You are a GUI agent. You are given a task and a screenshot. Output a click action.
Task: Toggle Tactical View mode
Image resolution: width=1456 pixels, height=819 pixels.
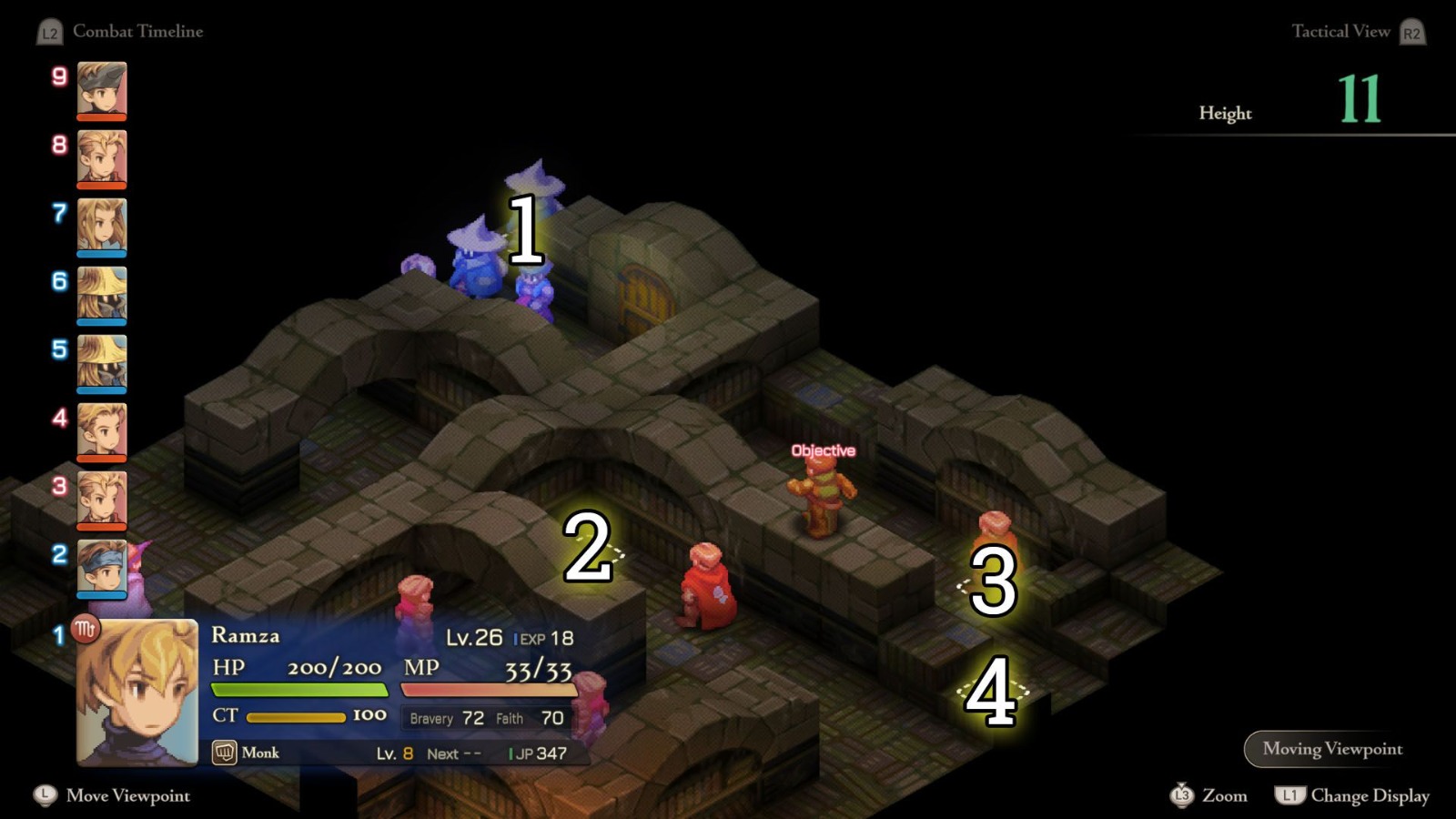(1341, 31)
